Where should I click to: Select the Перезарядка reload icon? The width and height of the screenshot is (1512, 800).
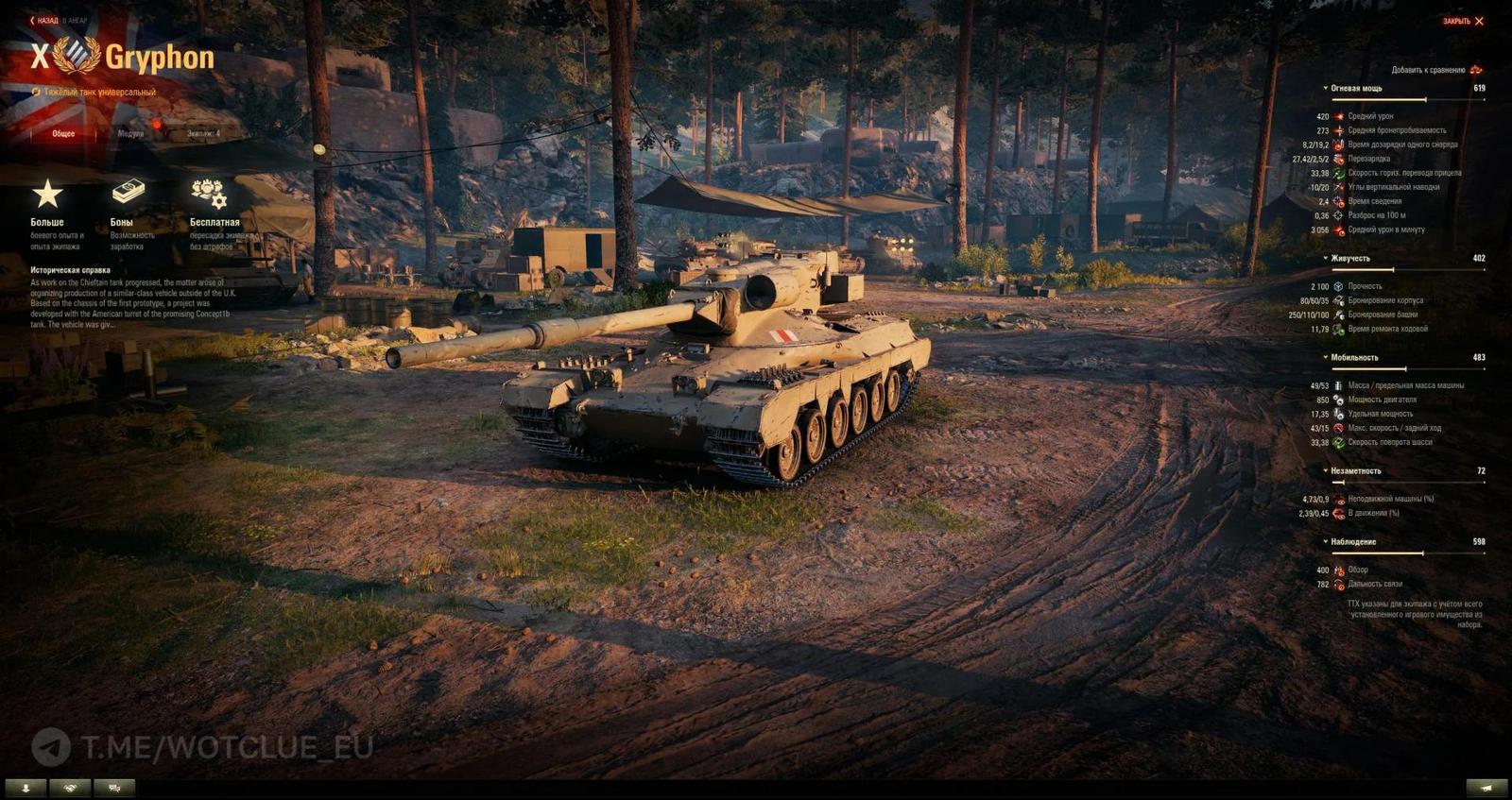pyautogui.click(x=1338, y=159)
